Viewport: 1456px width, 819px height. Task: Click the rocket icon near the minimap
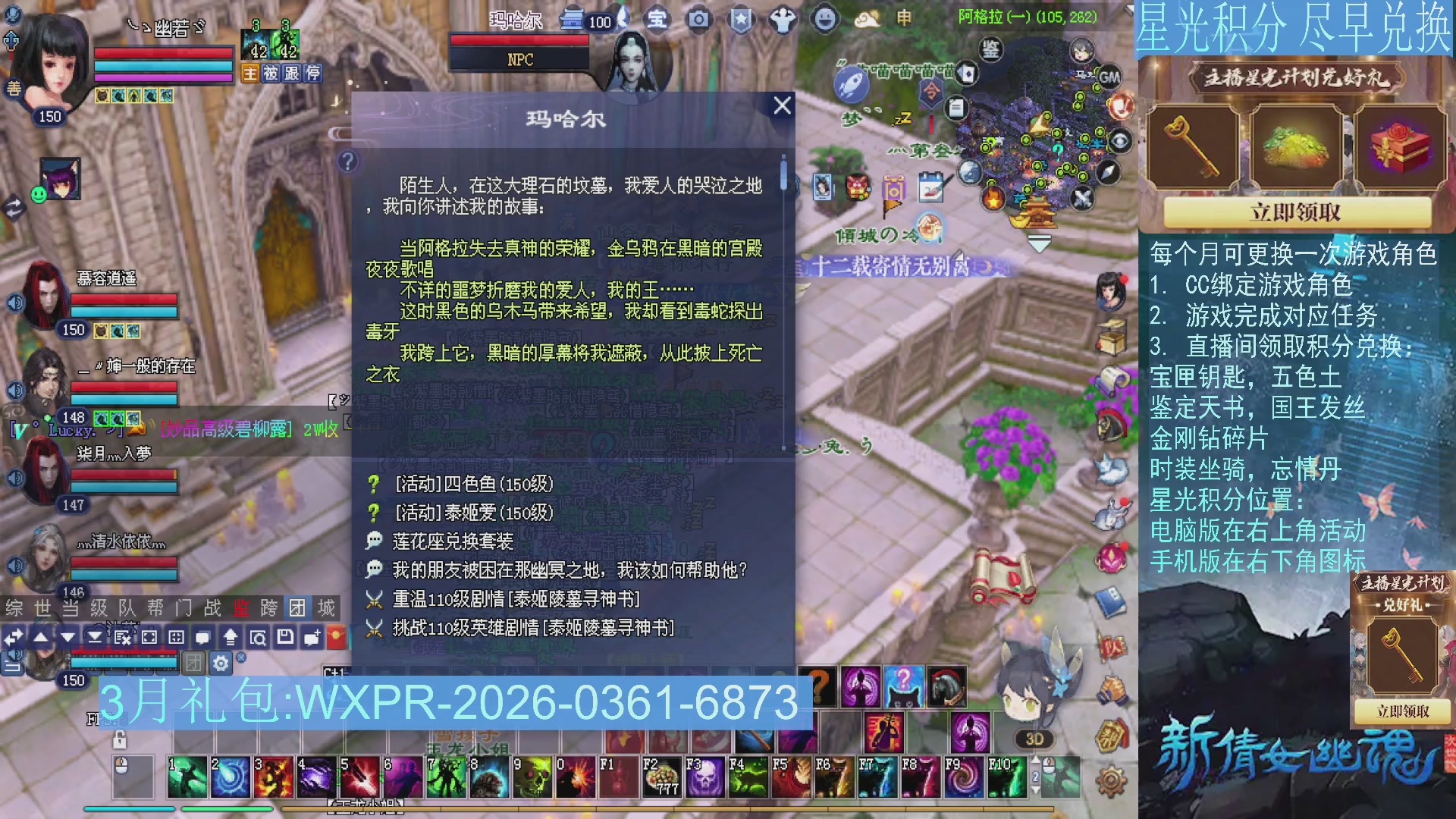tap(851, 84)
